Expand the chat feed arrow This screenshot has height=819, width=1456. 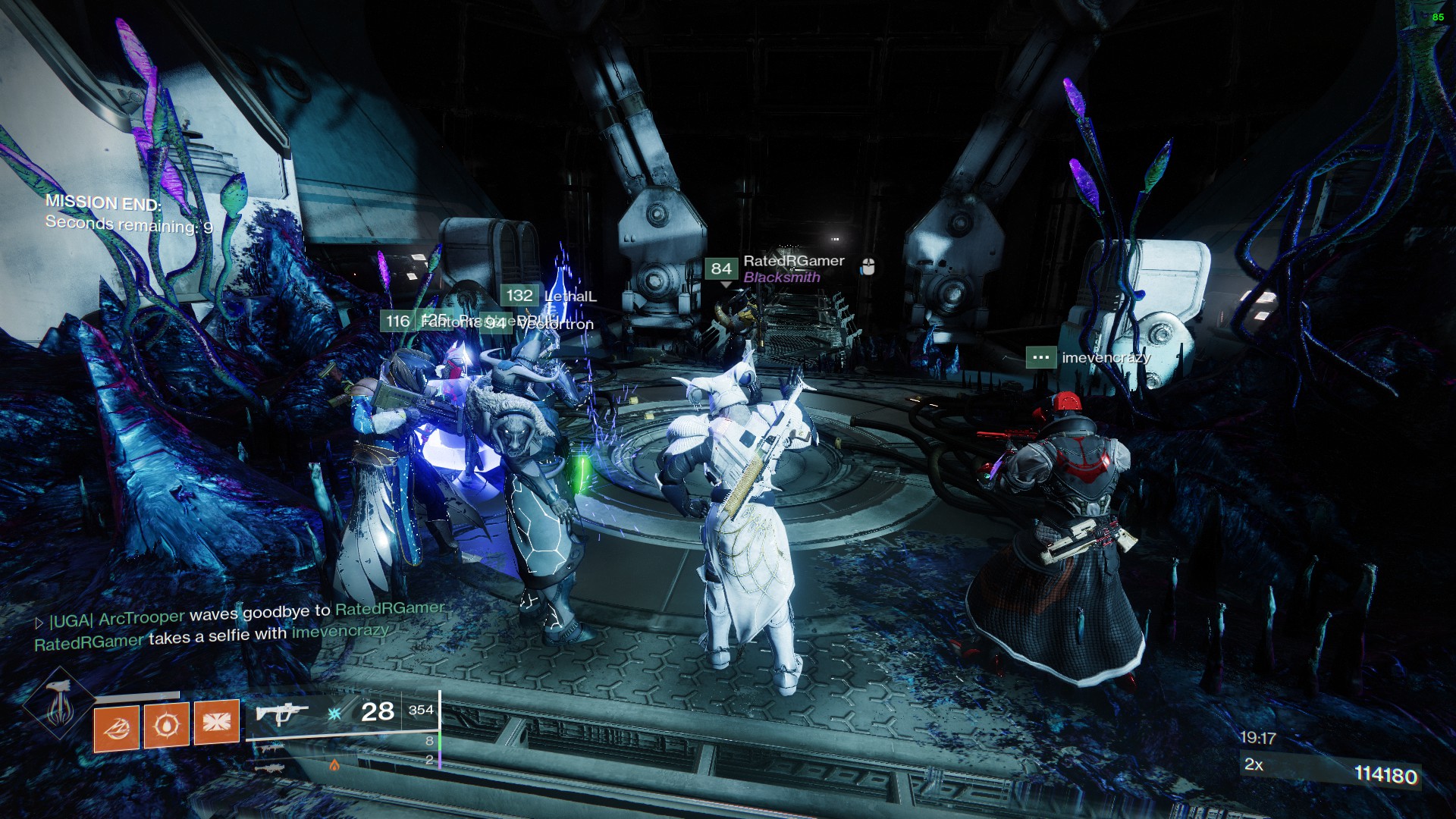click(x=39, y=623)
